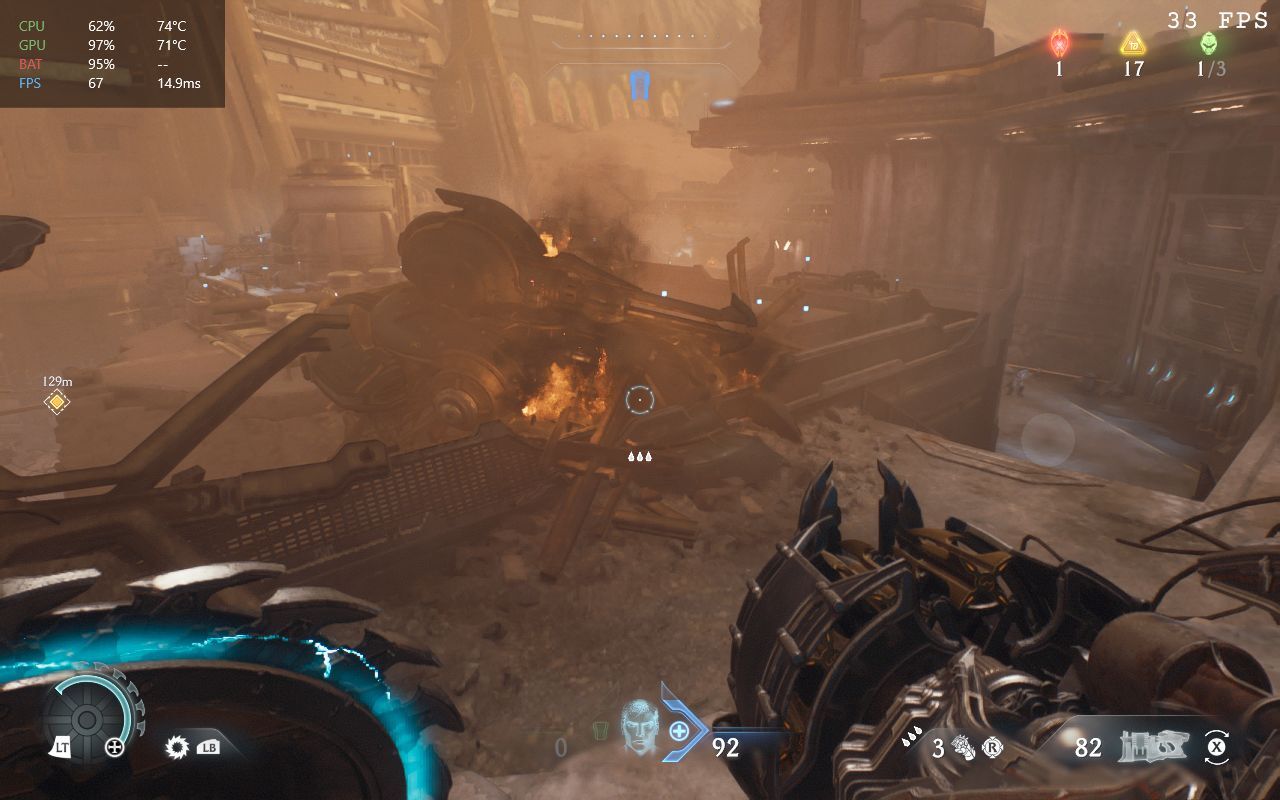Select the equipped weapon silhouette icon
1280x800 pixels.
[x=1151, y=747]
